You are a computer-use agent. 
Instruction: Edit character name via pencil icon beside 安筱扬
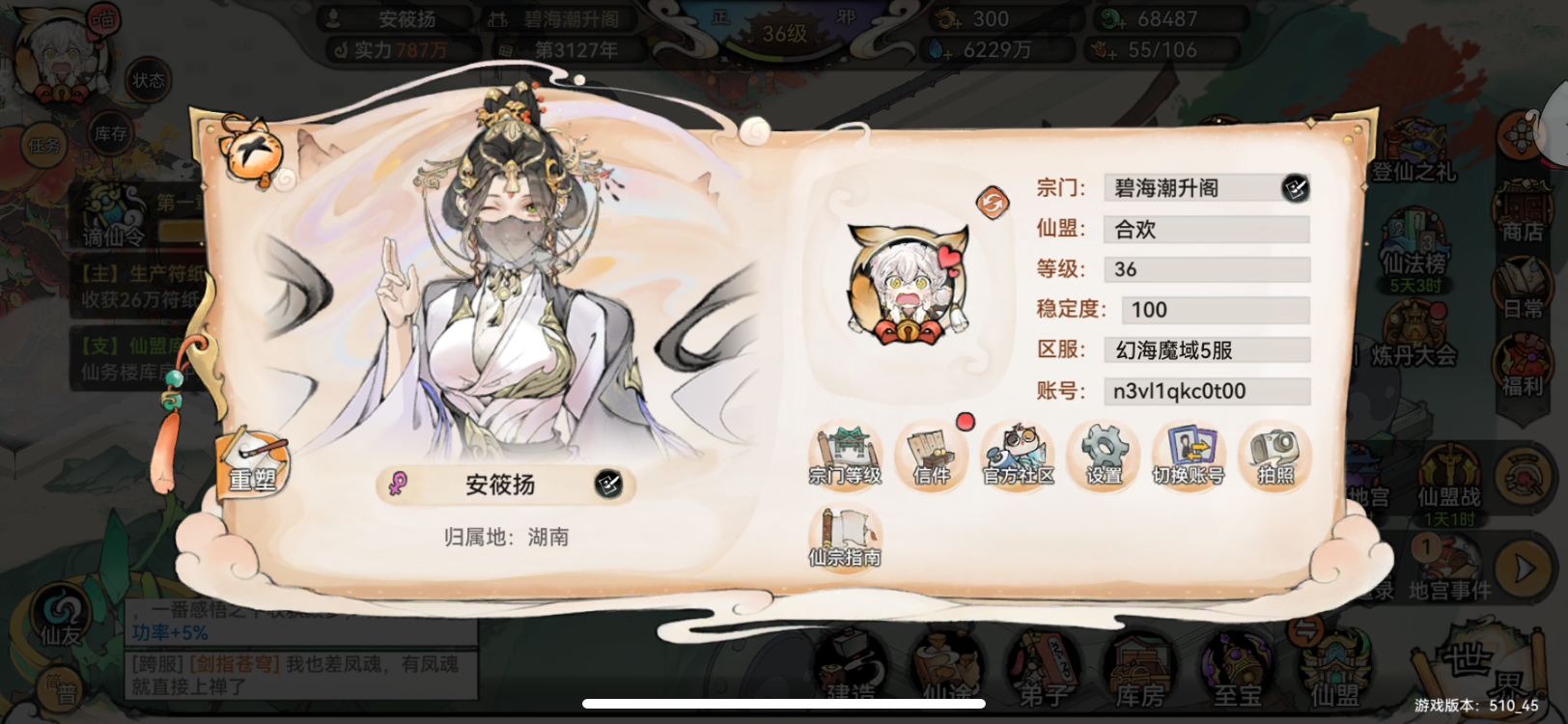click(607, 485)
